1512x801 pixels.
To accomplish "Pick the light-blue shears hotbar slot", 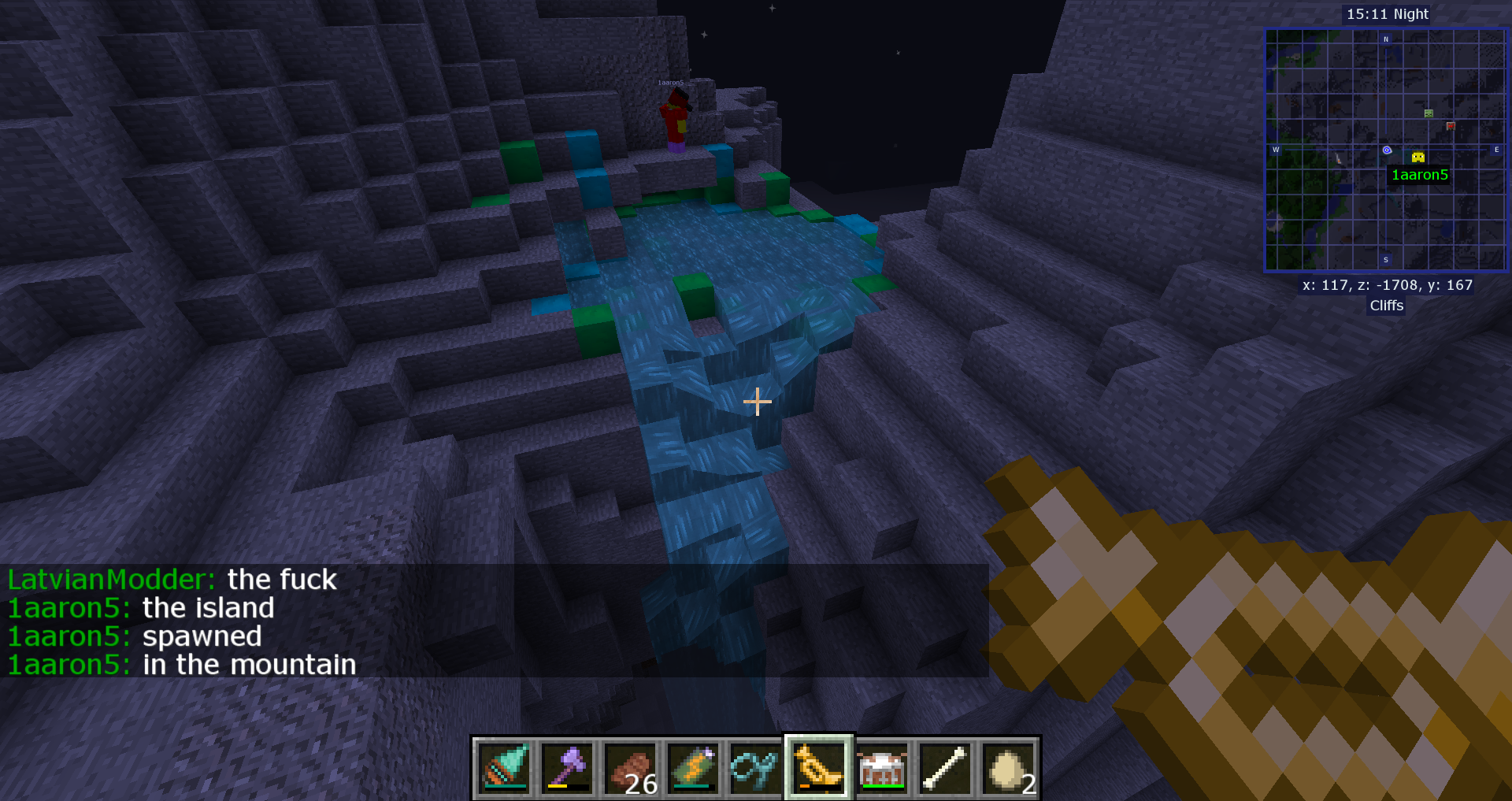I will (756, 767).
